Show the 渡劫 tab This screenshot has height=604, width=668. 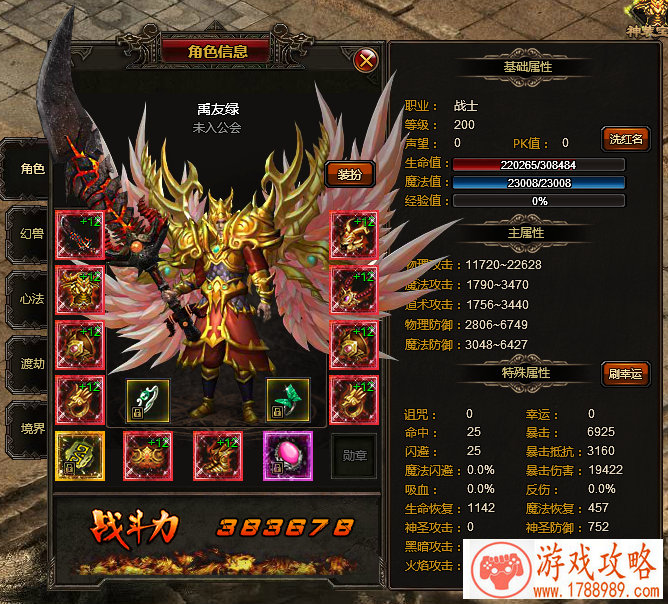30,364
